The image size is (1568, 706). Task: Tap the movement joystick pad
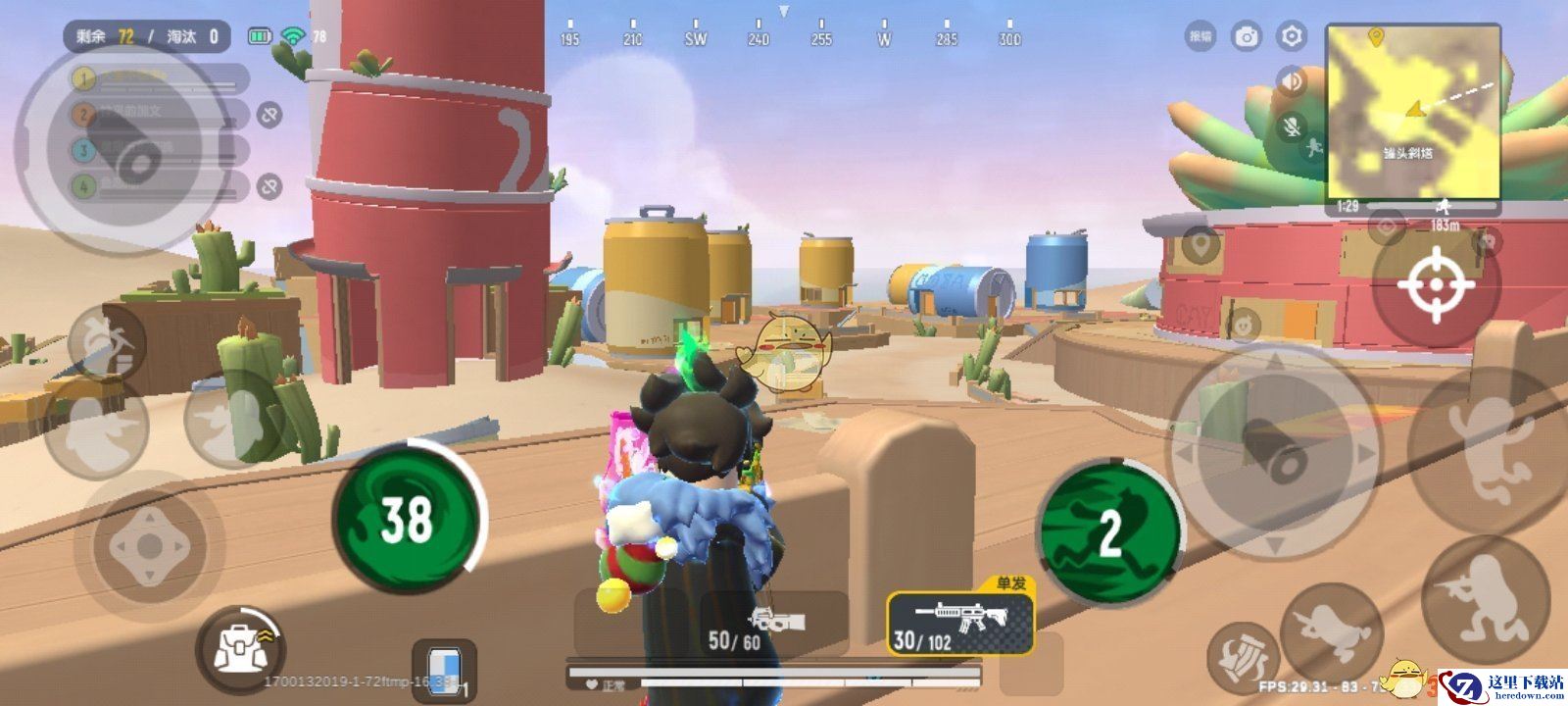(147, 546)
